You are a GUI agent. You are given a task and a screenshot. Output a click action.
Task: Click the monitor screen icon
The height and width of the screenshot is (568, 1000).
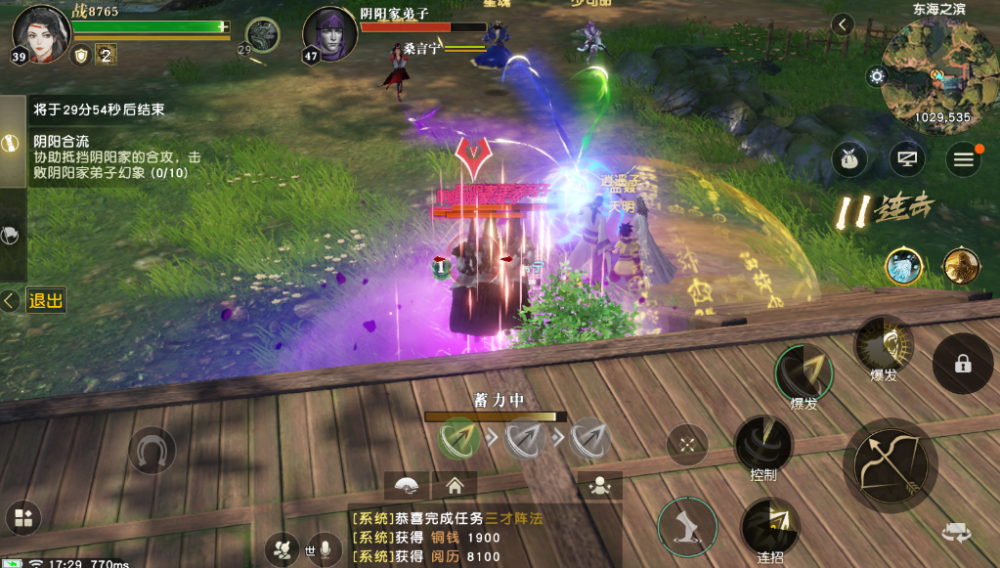(x=907, y=159)
